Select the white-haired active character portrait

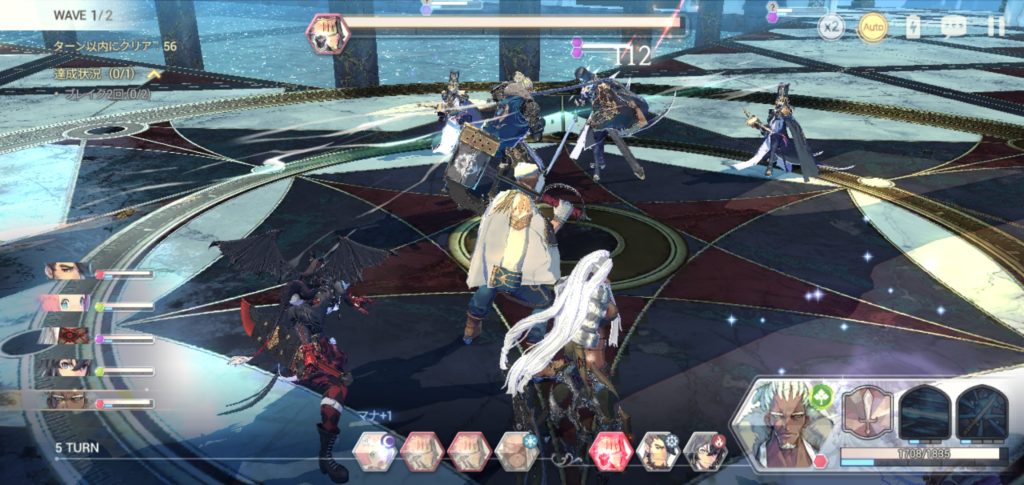(786, 420)
